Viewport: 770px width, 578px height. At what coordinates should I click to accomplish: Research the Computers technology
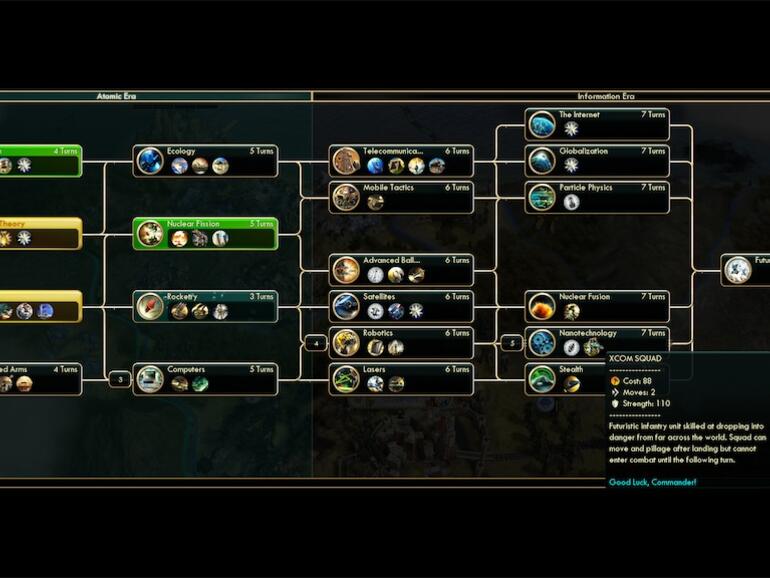tap(205, 378)
